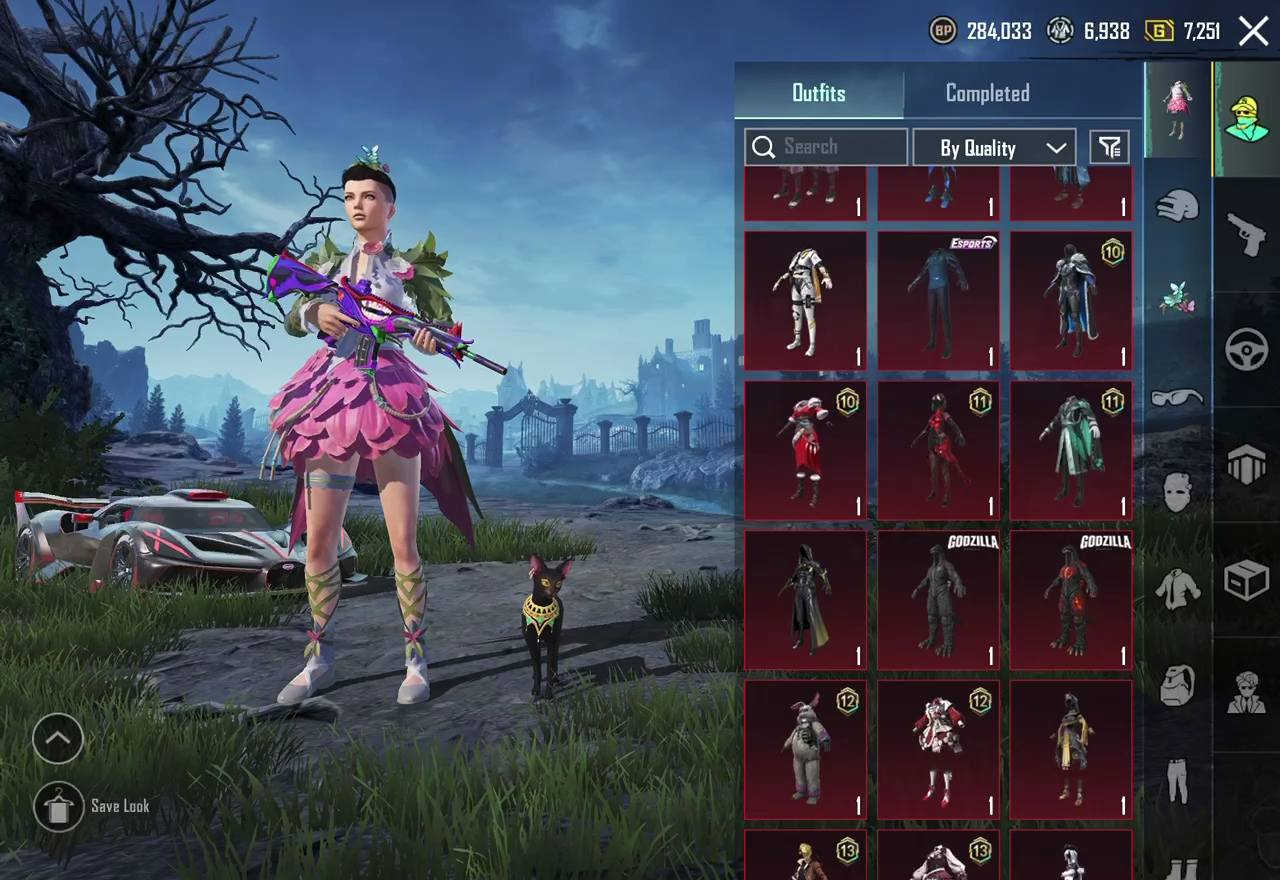The height and width of the screenshot is (880, 1280).
Task: Open the backpack category
Action: [x=1177, y=686]
